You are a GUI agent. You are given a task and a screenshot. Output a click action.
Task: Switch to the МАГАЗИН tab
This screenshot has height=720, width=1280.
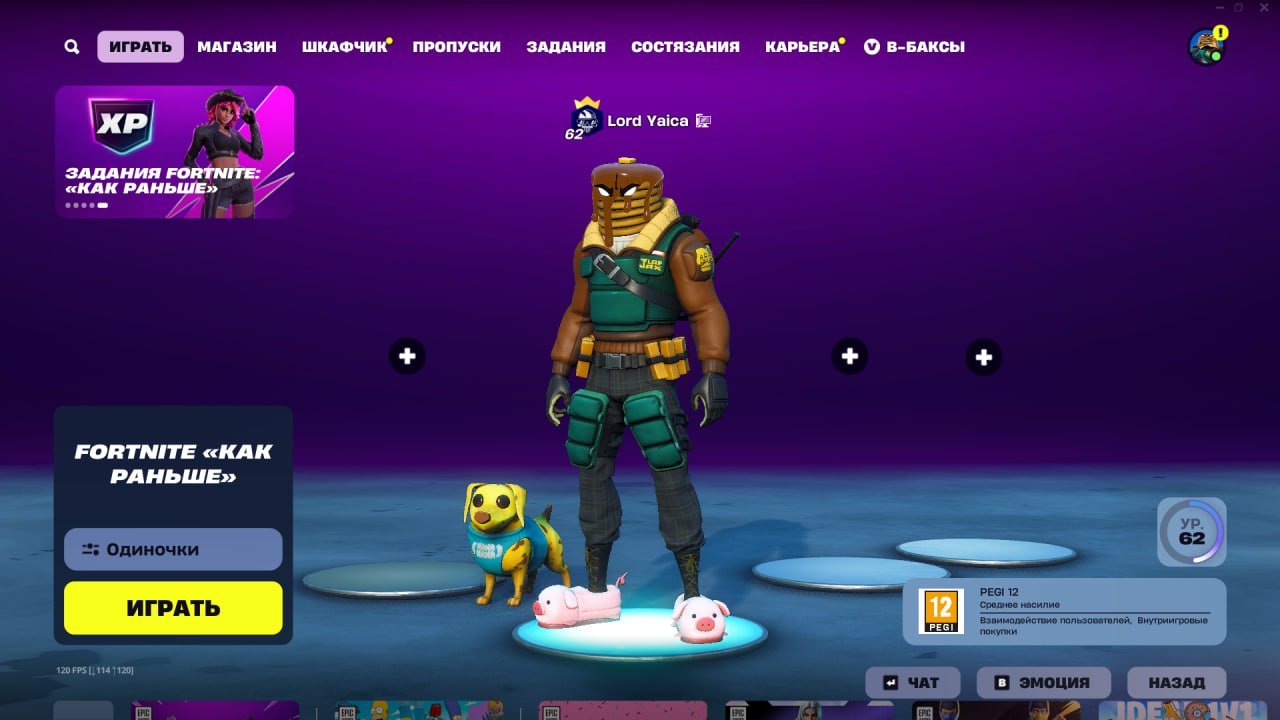[238, 46]
